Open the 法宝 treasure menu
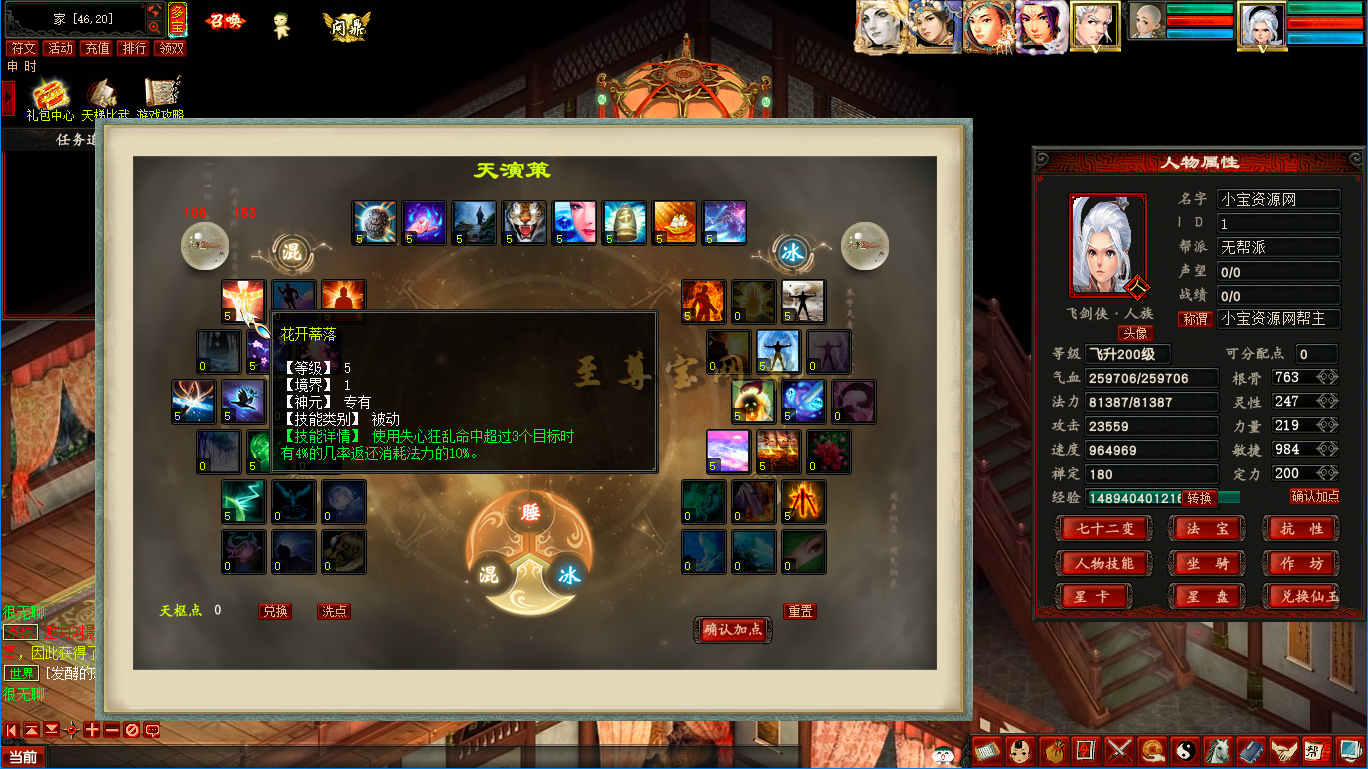Image resolution: width=1368 pixels, height=769 pixels. (1207, 529)
